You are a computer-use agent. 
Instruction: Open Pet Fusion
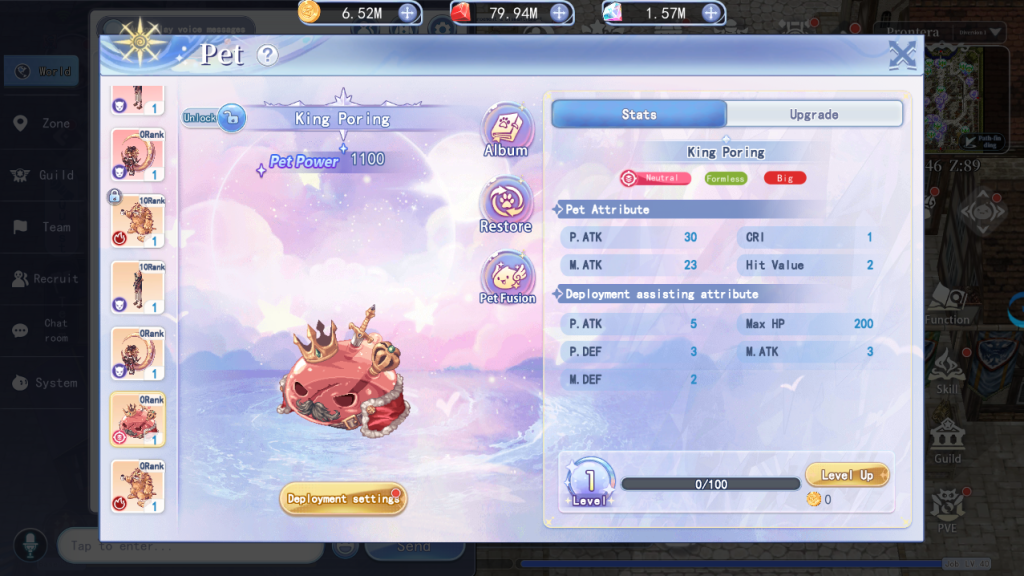(x=507, y=279)
